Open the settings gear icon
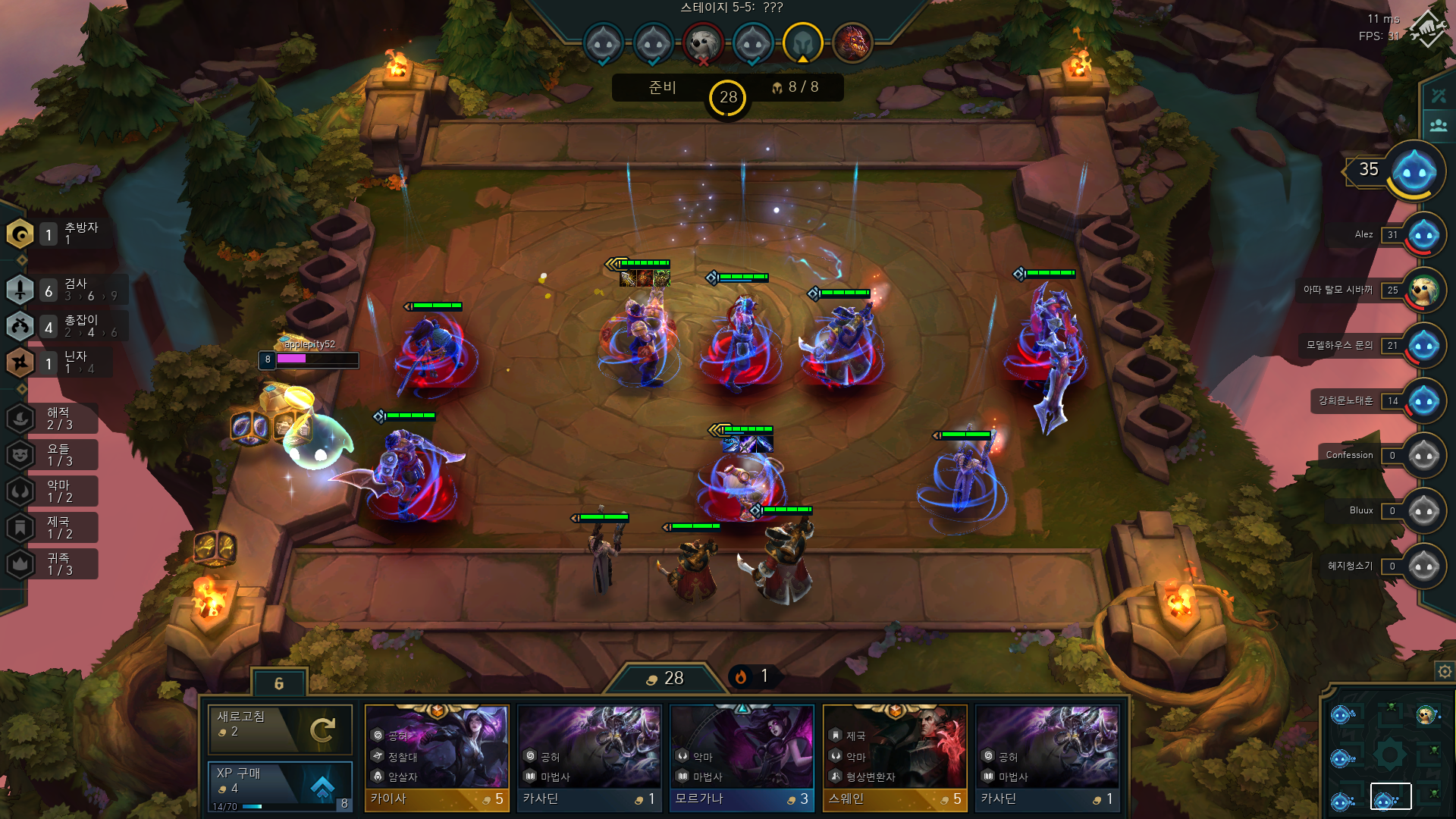This screenshot has height=819, width=1456. [1445, 671]
